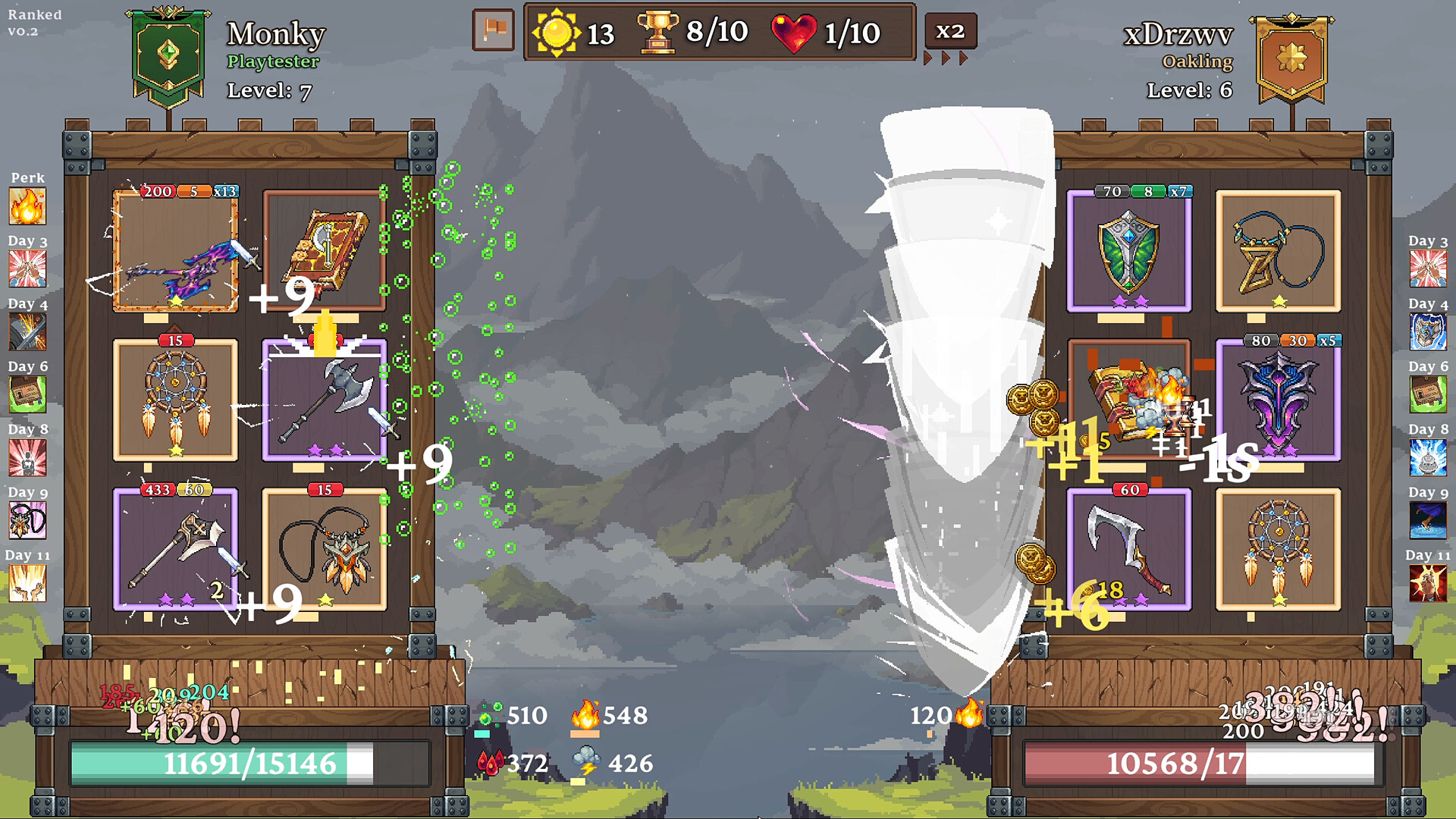Image resolution: width=1456 pixels, height=819 pixels.
Task: Inspect Monky's golden spellbook item
Action: pyautogui.click(x=325, y=249)
